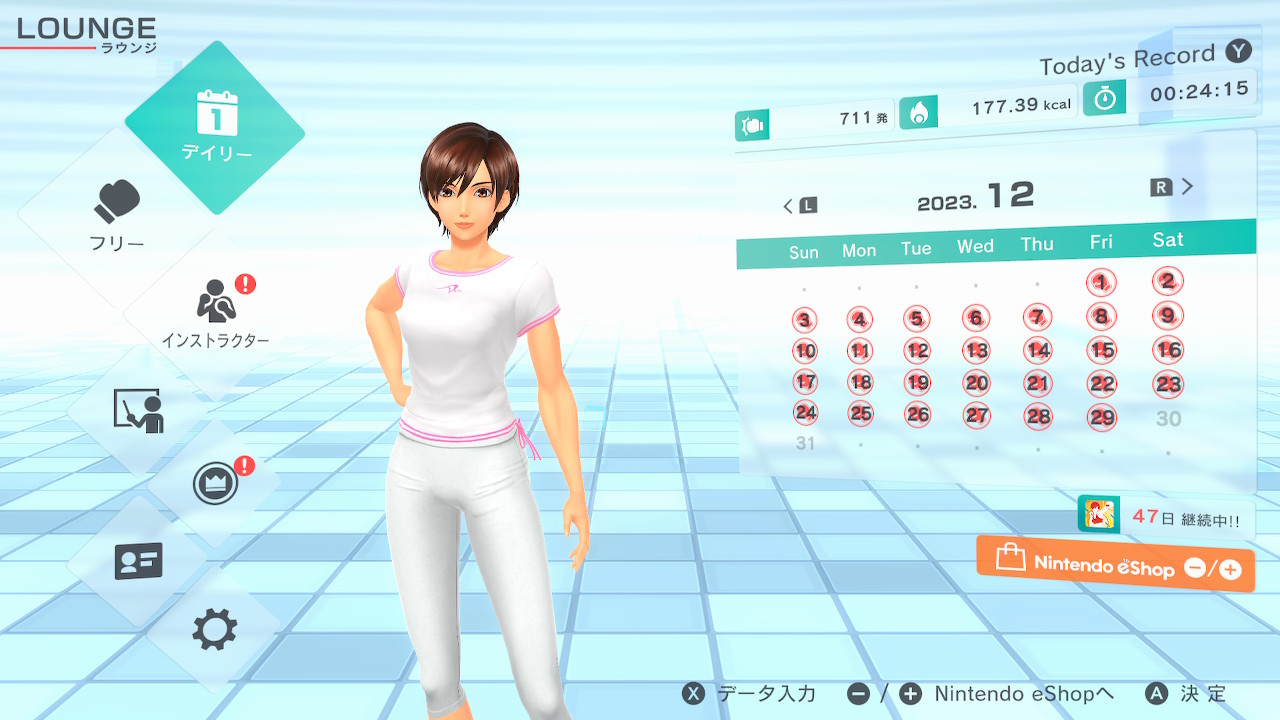
Task: Choose December 7 on the calendar
Action: (x=1038, y=318)
